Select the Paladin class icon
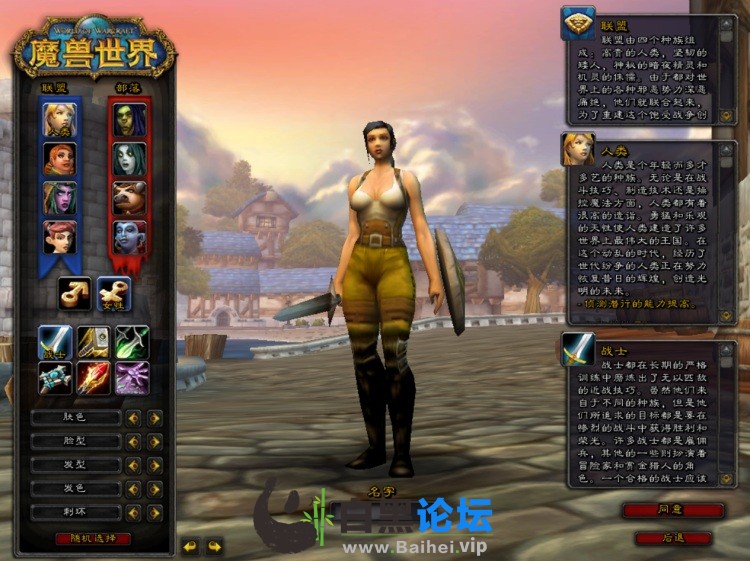750x561 pixels. pyautogui.click(x=94, y=341)
